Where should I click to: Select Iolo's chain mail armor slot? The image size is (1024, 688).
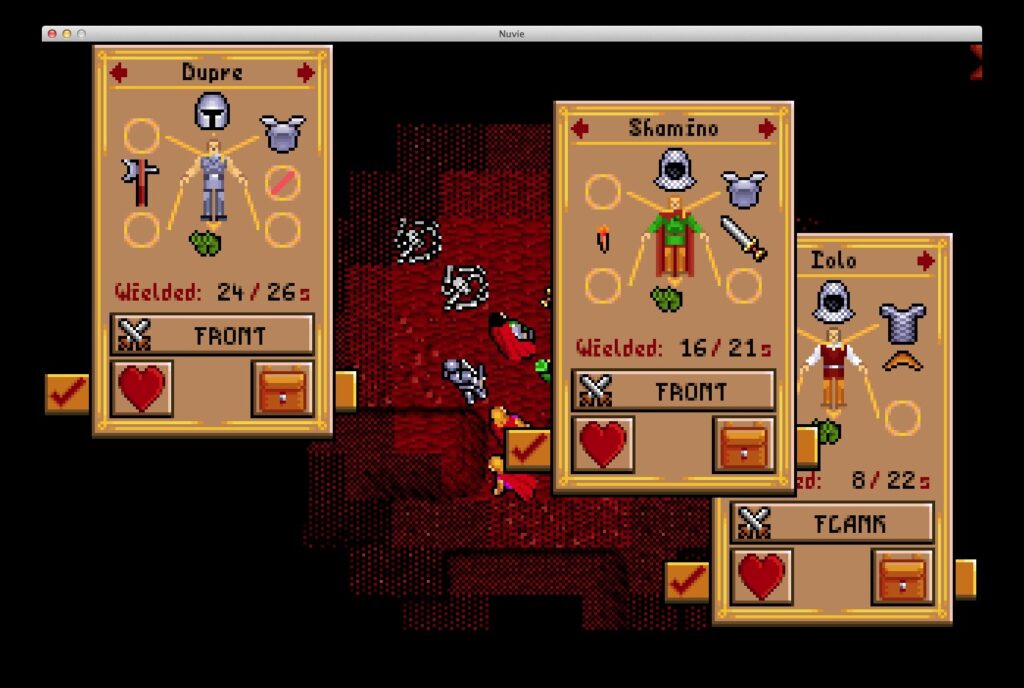pyautogui.click(x=902, y=322)
